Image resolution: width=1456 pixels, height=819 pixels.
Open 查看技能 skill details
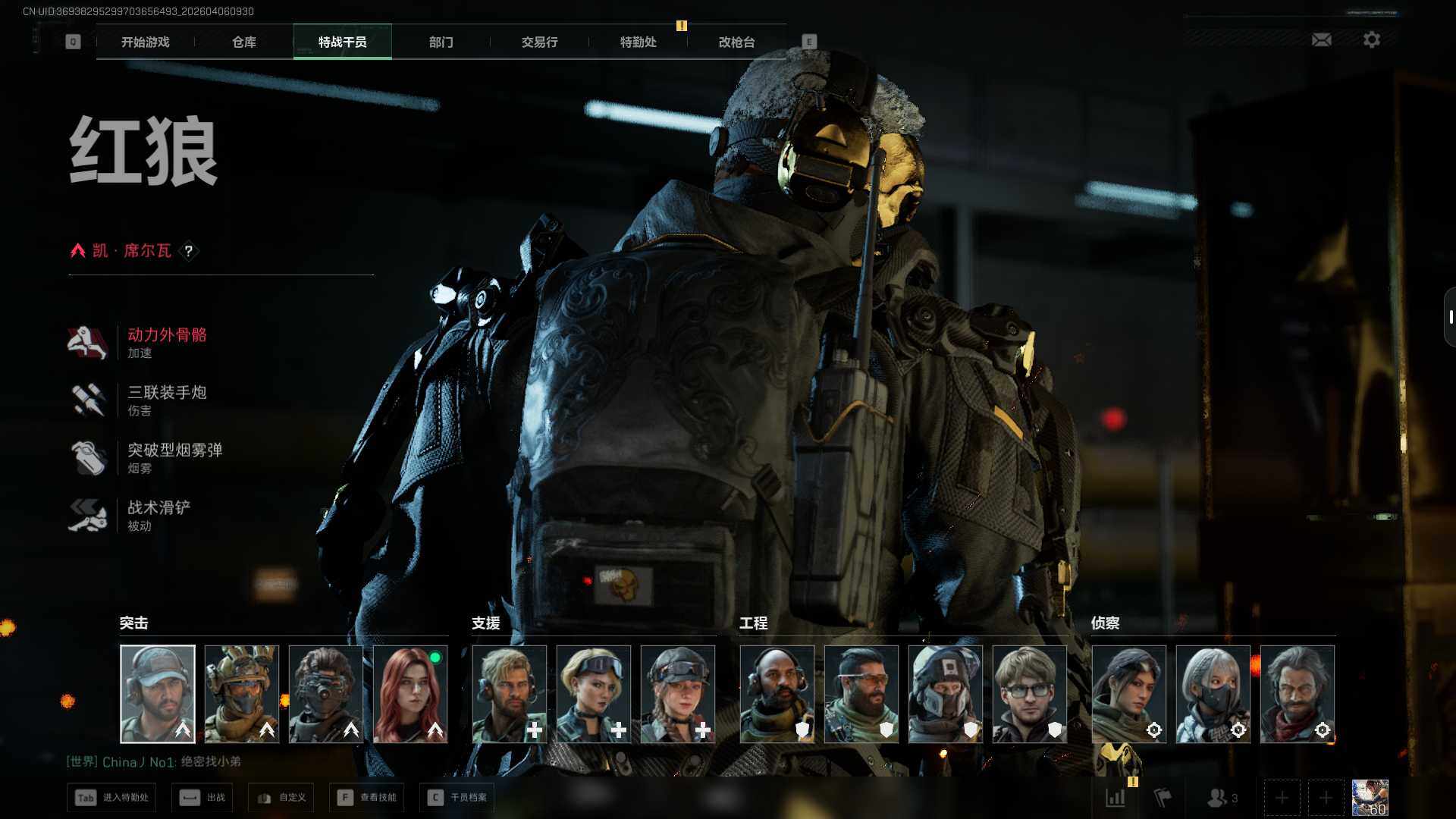coord(367,798)
